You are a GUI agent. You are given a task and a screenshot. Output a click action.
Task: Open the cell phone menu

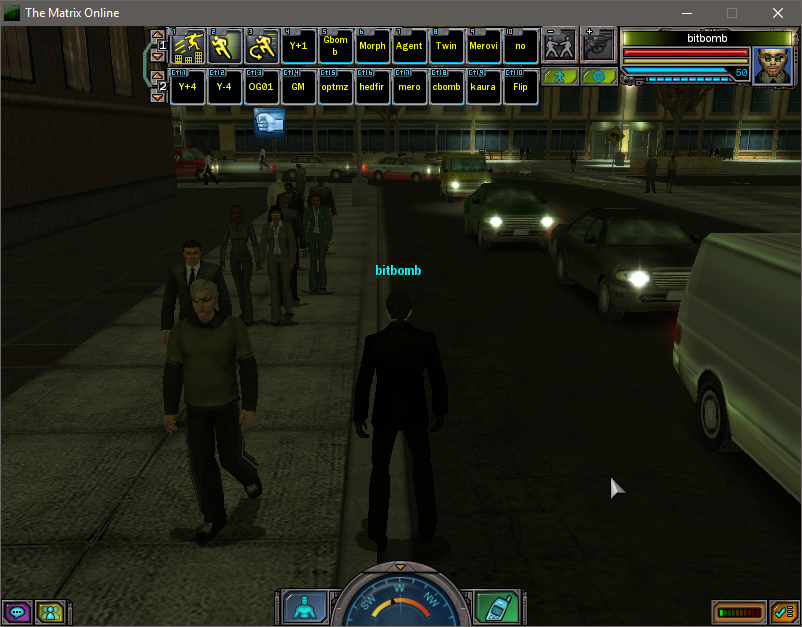coord(496,607)
